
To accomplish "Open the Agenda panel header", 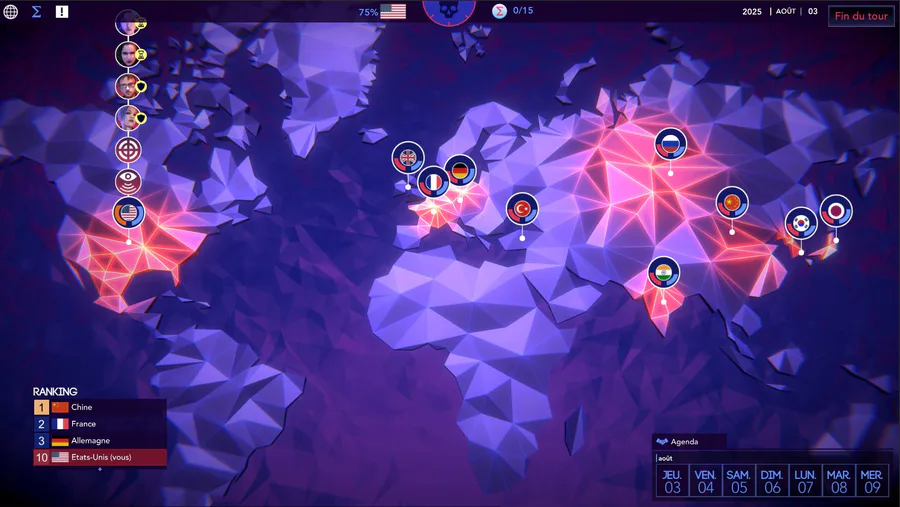I will click(687, 441).
